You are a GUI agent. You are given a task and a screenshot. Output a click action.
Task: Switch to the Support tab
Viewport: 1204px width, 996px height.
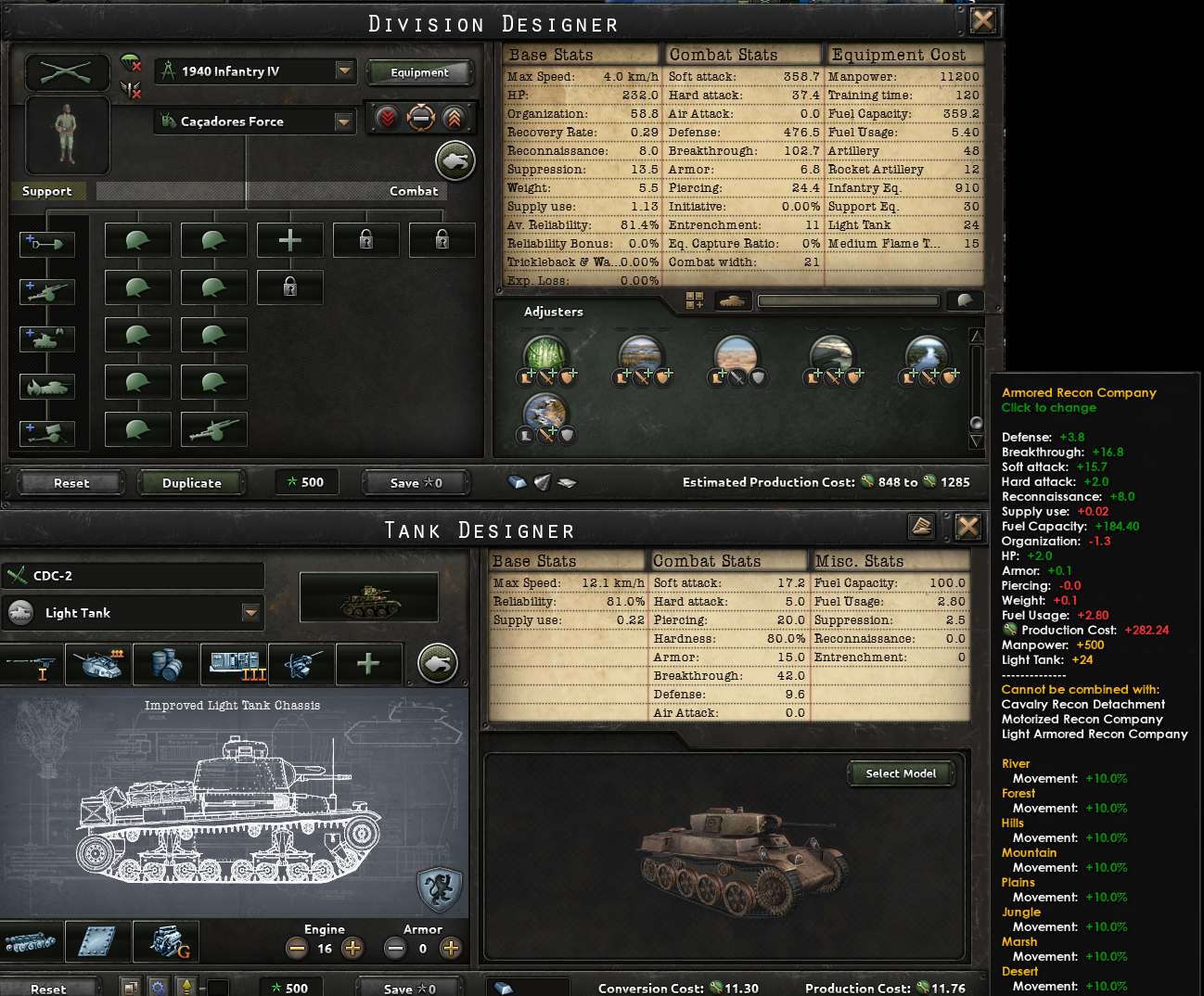(x=48, y=191)
